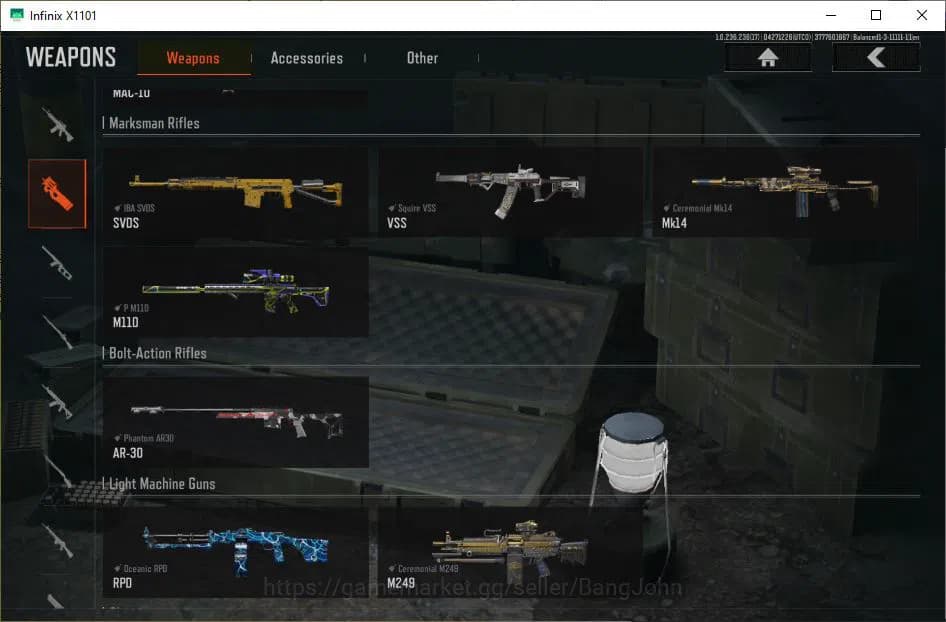This screenshot has height=622, width=946.
Task: Select the Phantom AR-30 bolt-action rifle
Action: (236, 422)
